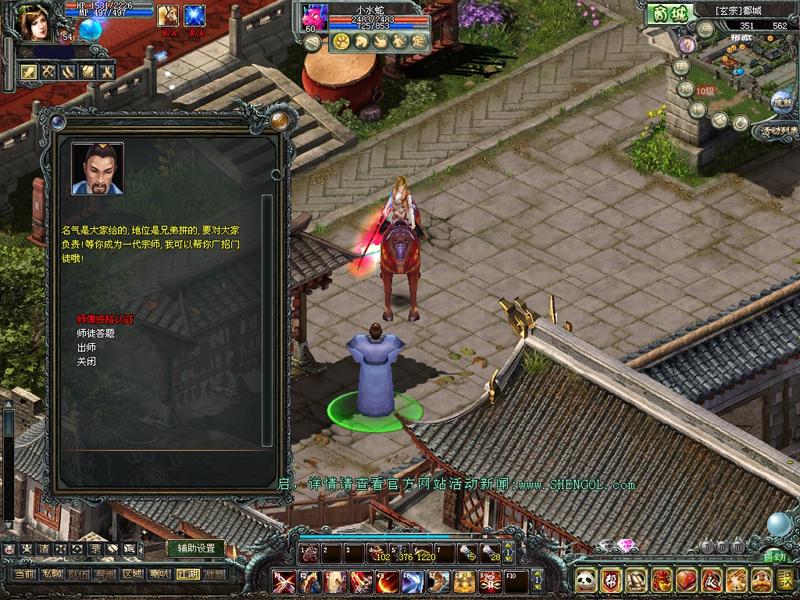This screenshot has height=600, width=800.
Task: Switch to the 私聊 chat tab
Action: 52,574
